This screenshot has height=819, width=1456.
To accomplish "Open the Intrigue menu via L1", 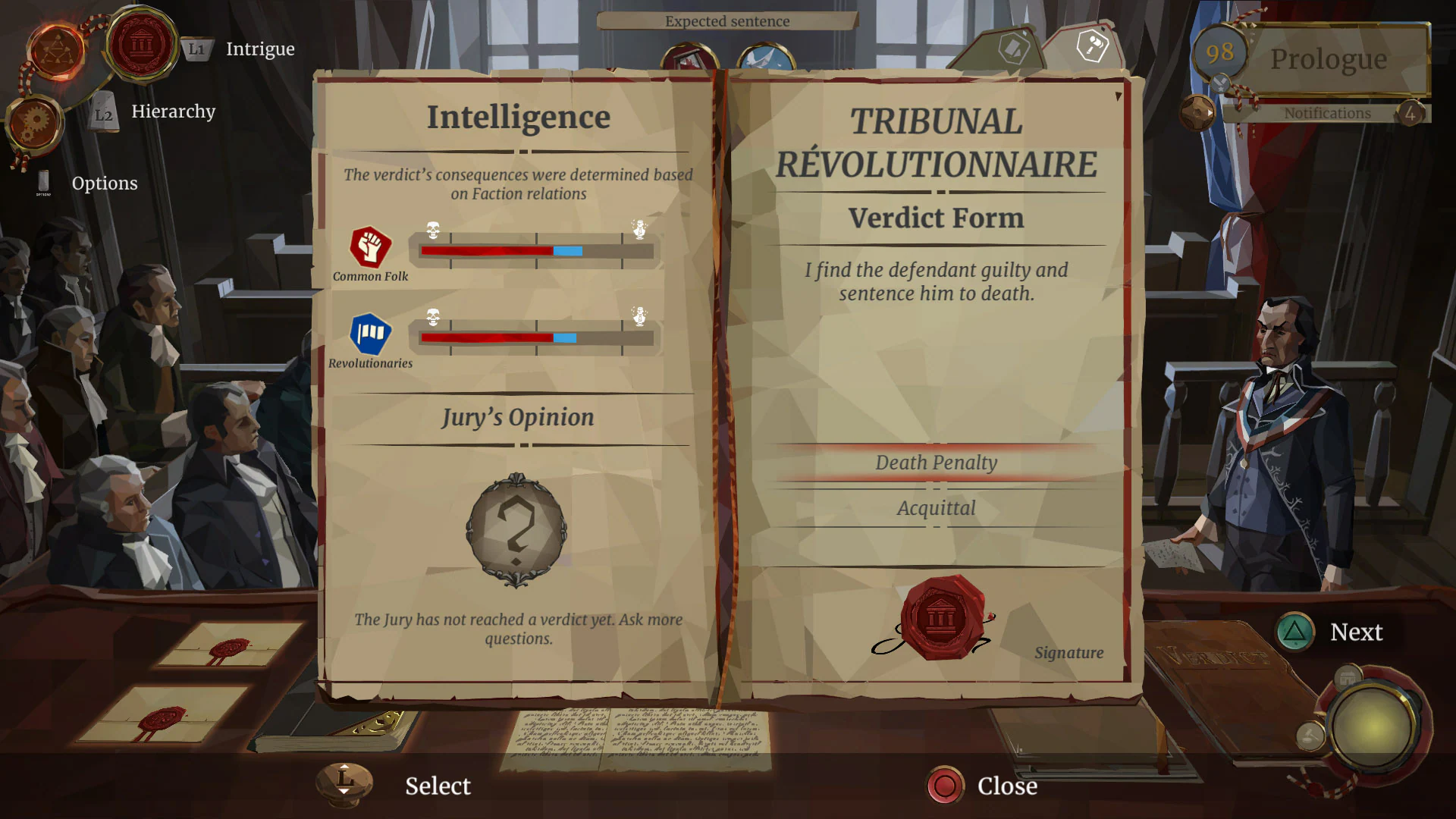I will tap(196, 49).
